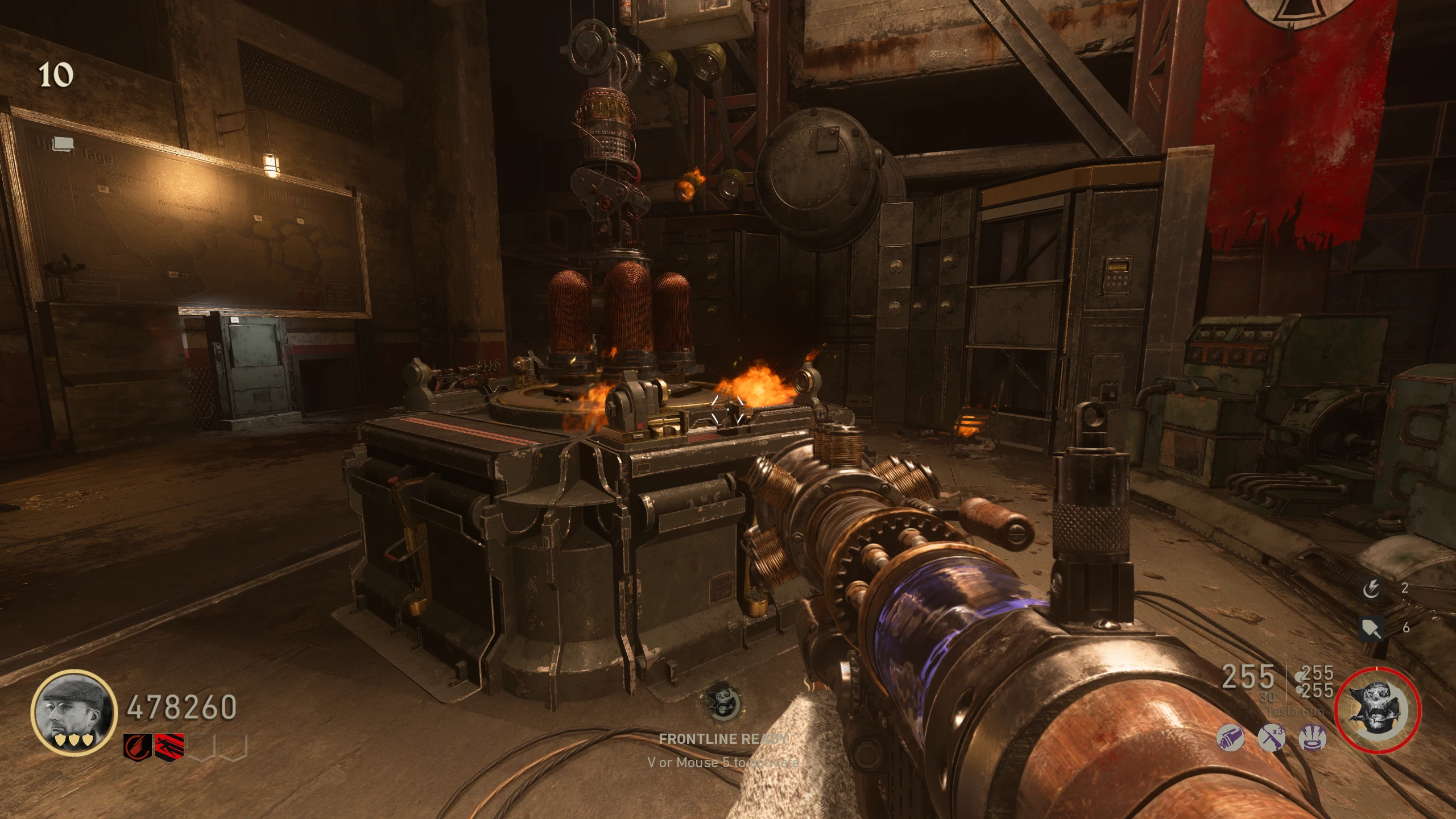
Task: Click the purple x3 rifle mod icon
Action: [x=1272, y=738]
